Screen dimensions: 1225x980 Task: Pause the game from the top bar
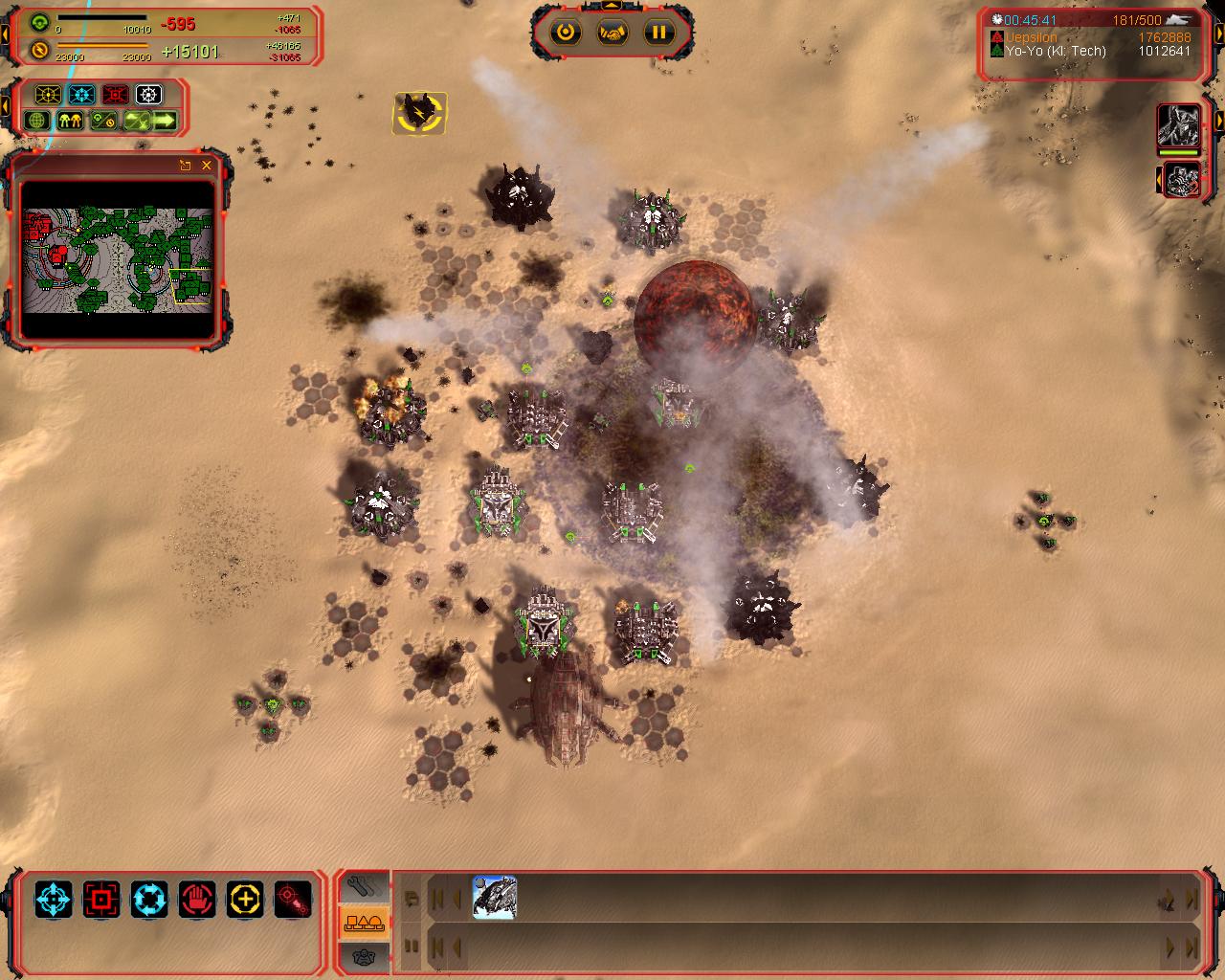(658, 33)
